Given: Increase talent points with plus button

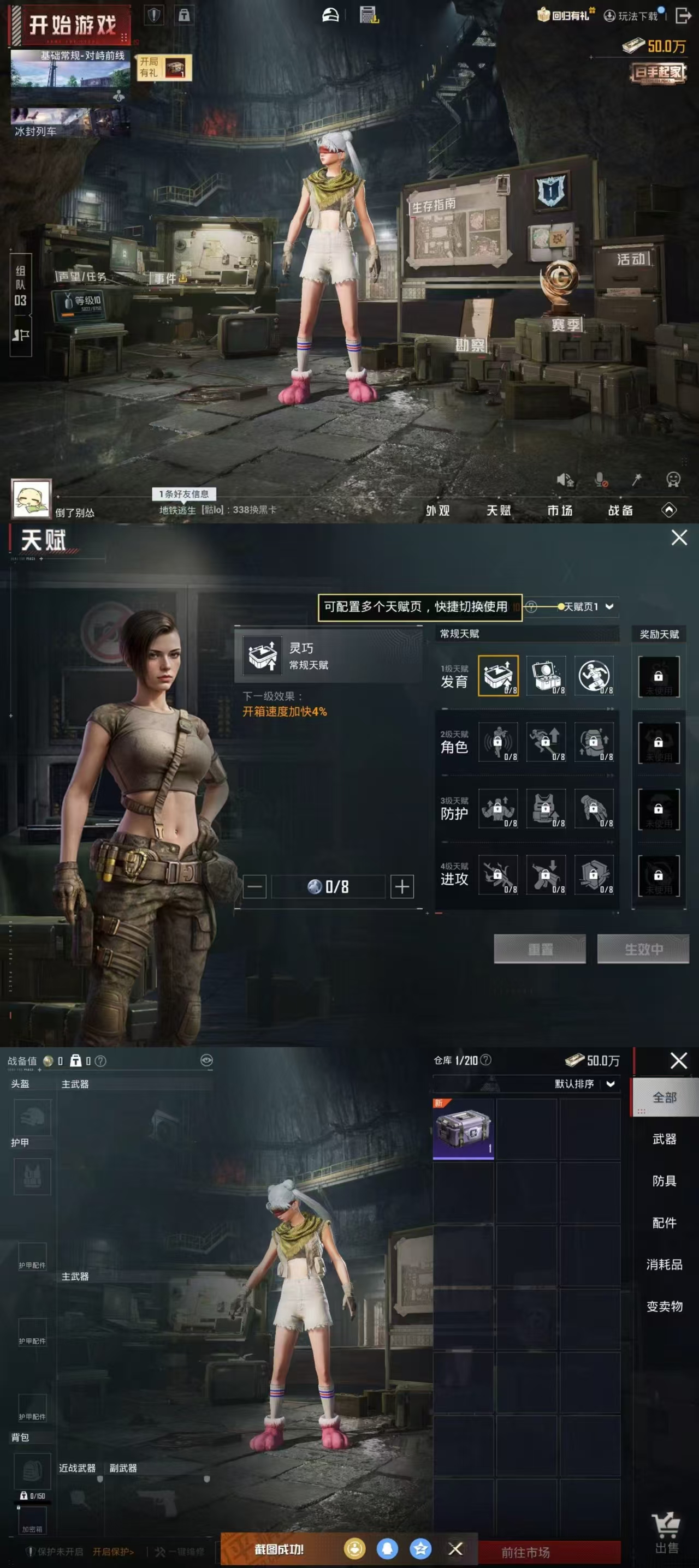Looking at the screenshot, I should [x=402, y=886].
